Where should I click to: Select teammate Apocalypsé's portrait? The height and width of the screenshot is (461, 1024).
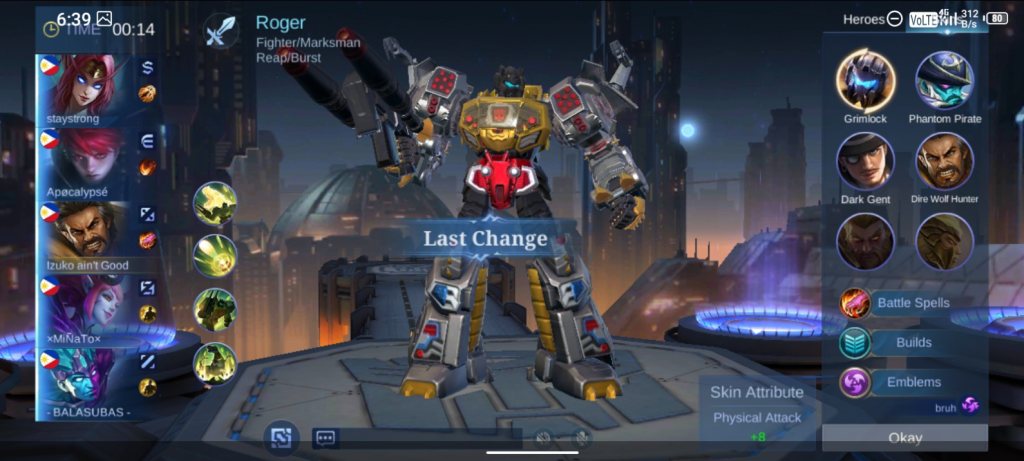83,157
